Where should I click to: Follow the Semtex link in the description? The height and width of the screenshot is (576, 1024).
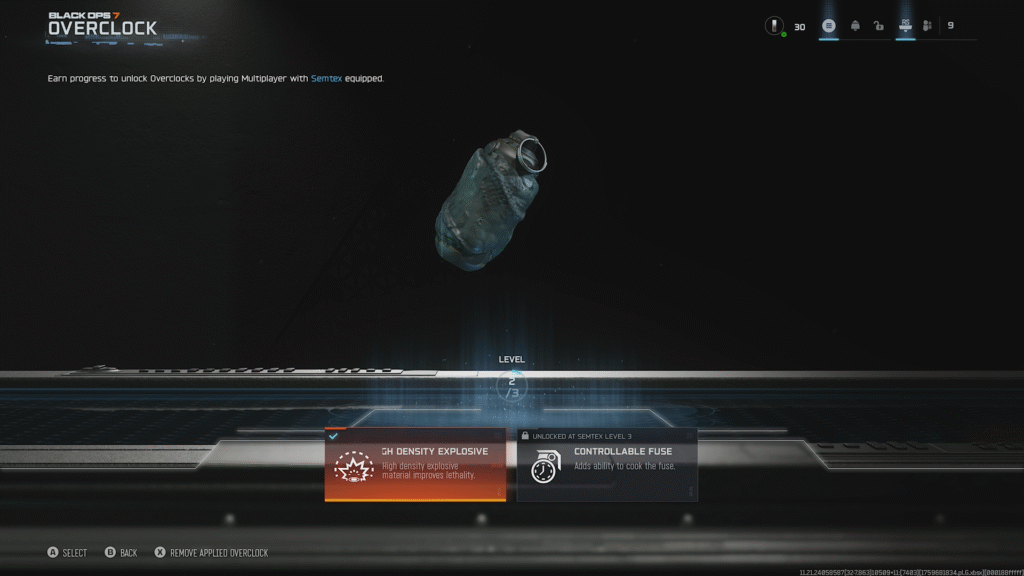click(326, 78)
